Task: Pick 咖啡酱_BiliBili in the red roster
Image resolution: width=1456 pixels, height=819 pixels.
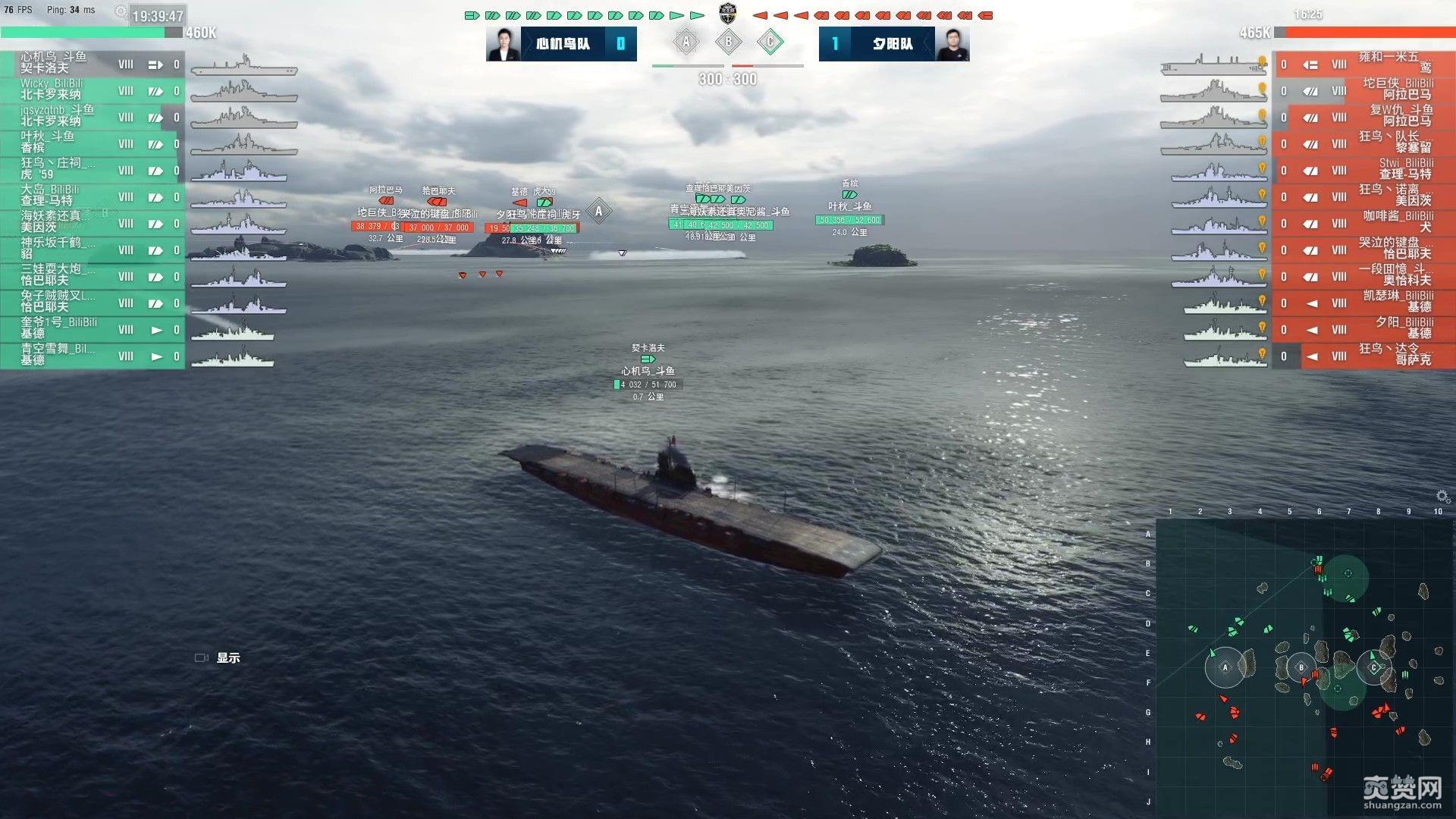Action: tap(1365, 223)
